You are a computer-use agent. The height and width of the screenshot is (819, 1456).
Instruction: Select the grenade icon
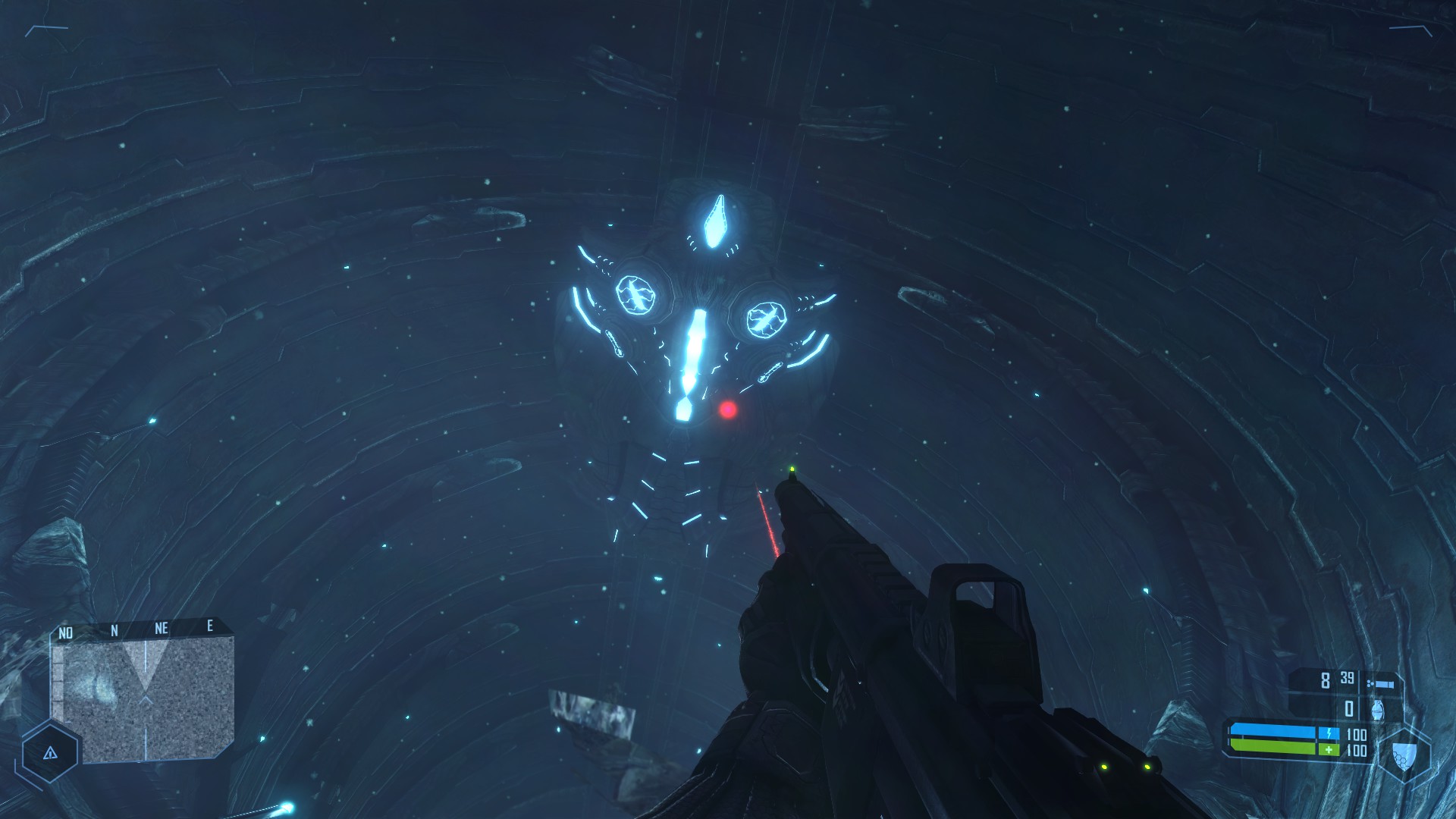click(x=1377, y=710)
